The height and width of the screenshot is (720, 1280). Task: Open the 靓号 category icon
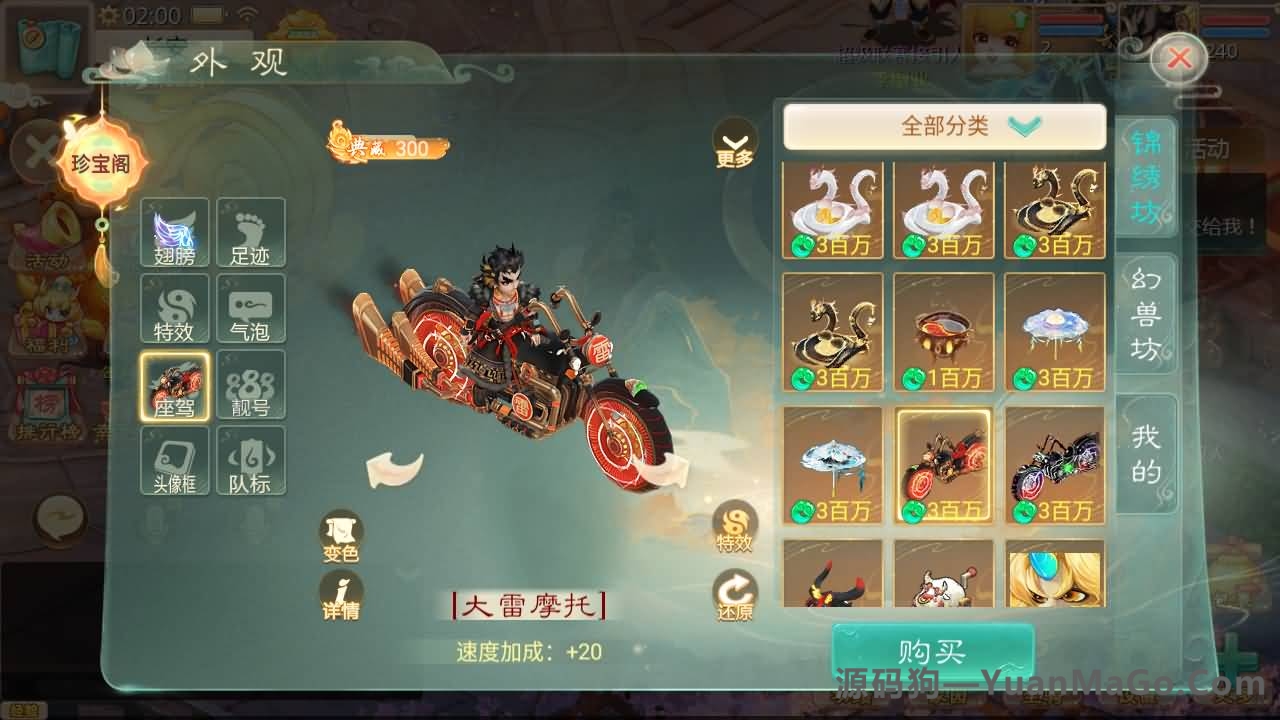coord(251,385)
